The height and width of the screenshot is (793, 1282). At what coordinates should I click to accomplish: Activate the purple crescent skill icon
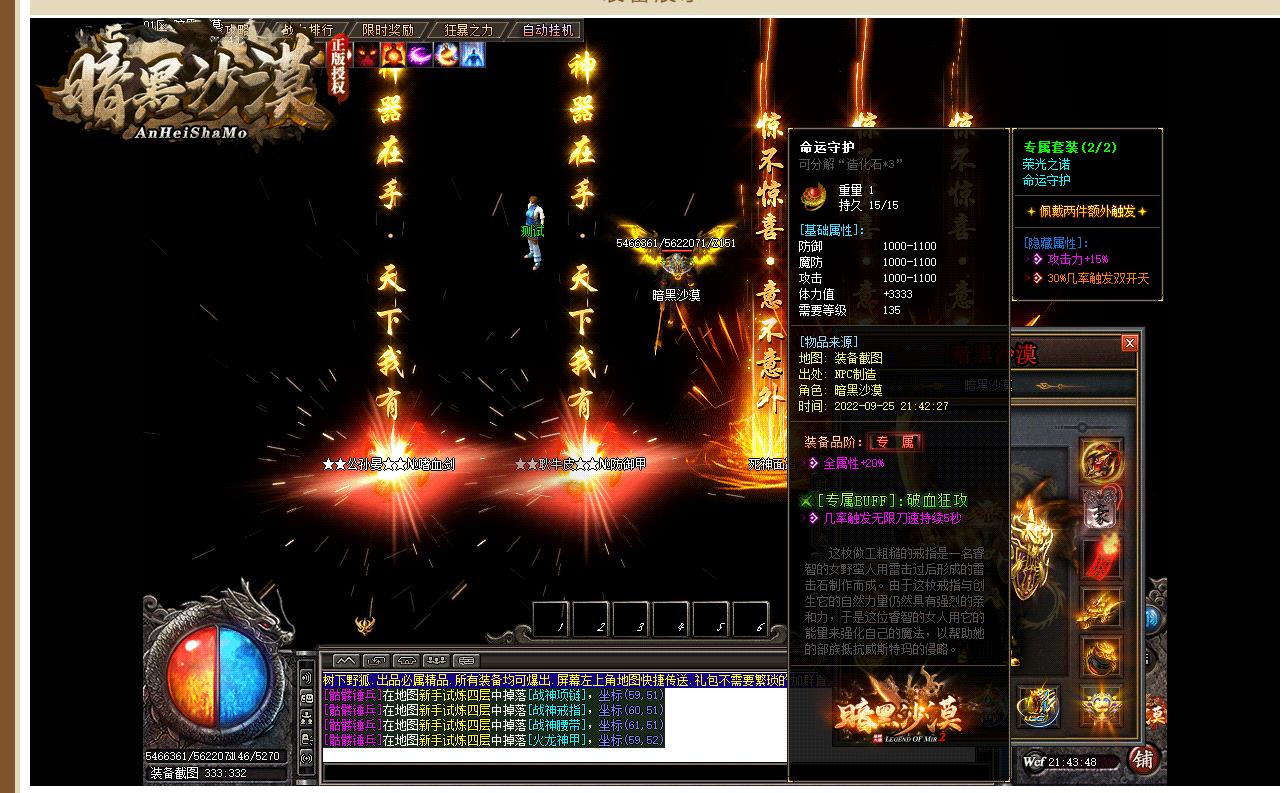pos(419,56)
